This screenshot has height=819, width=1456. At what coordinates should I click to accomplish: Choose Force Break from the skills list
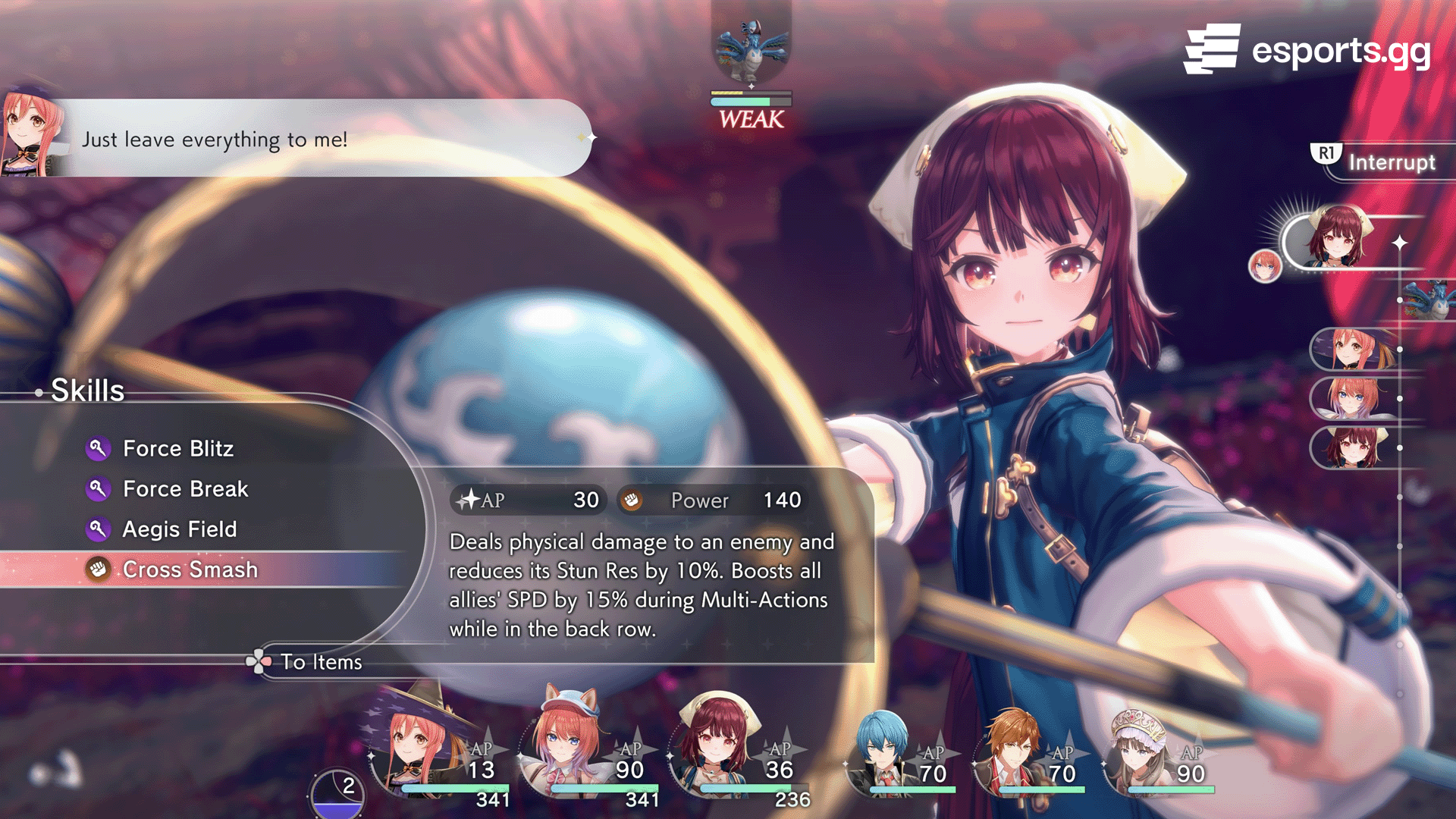[185, 489]
